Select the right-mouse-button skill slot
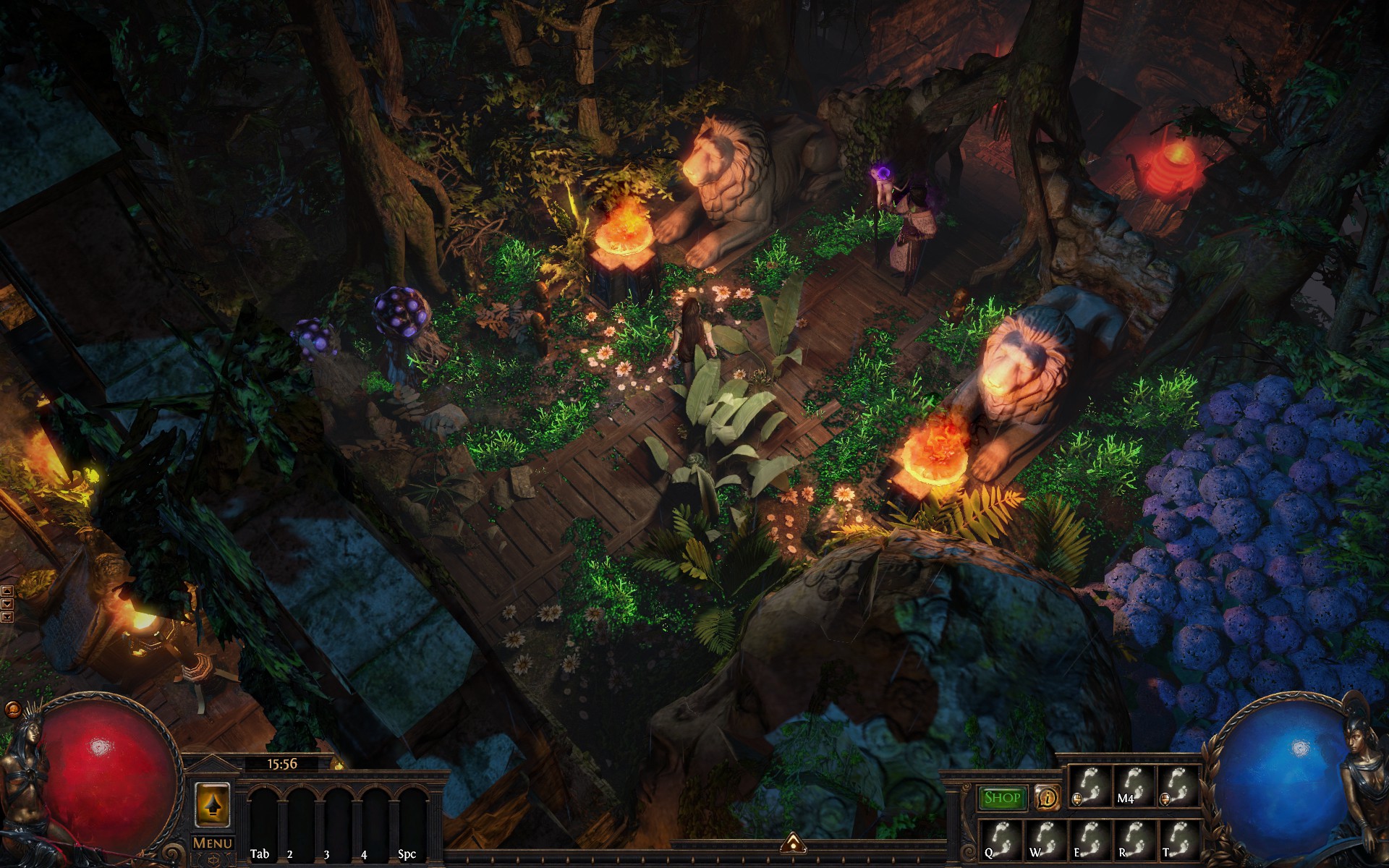Viewport: 1389px width, 868px height. pyautogui.click(x=1178, y=787)
